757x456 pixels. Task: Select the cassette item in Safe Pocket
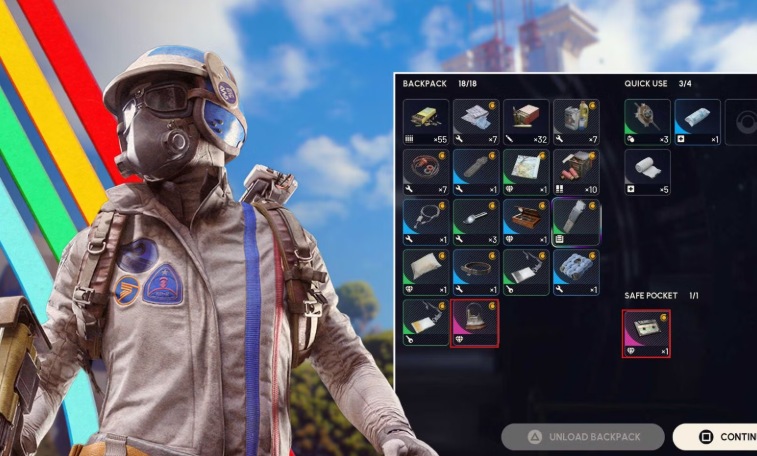(x=646, y=334)
